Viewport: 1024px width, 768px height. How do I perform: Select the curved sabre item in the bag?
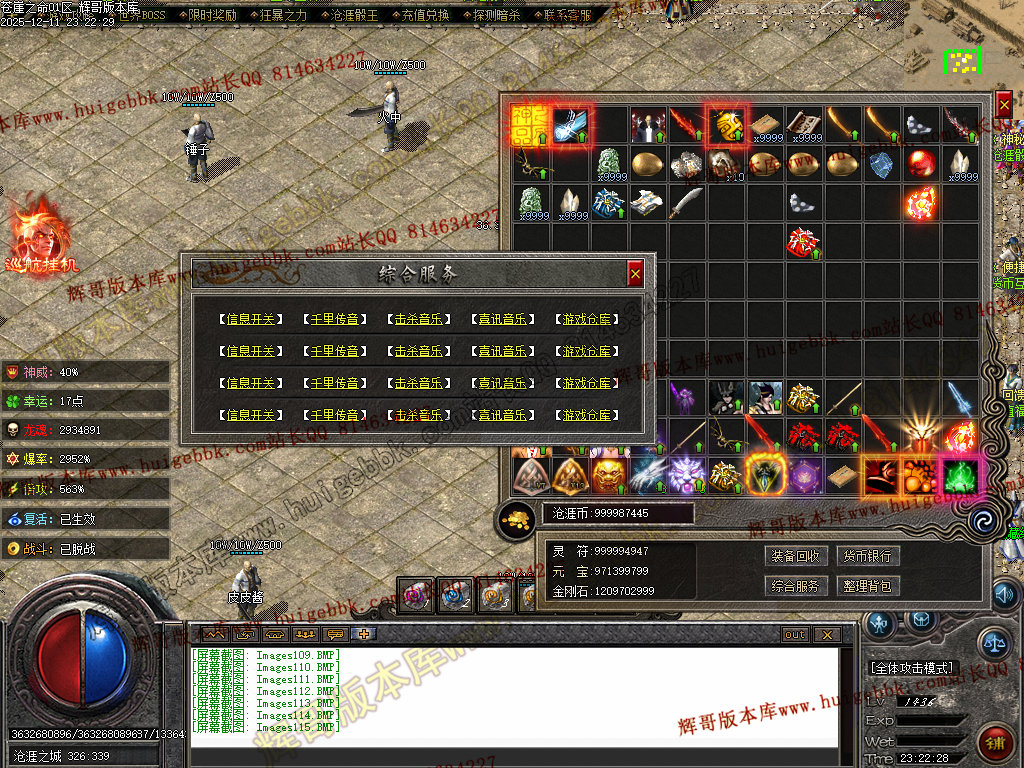[686, 203]
